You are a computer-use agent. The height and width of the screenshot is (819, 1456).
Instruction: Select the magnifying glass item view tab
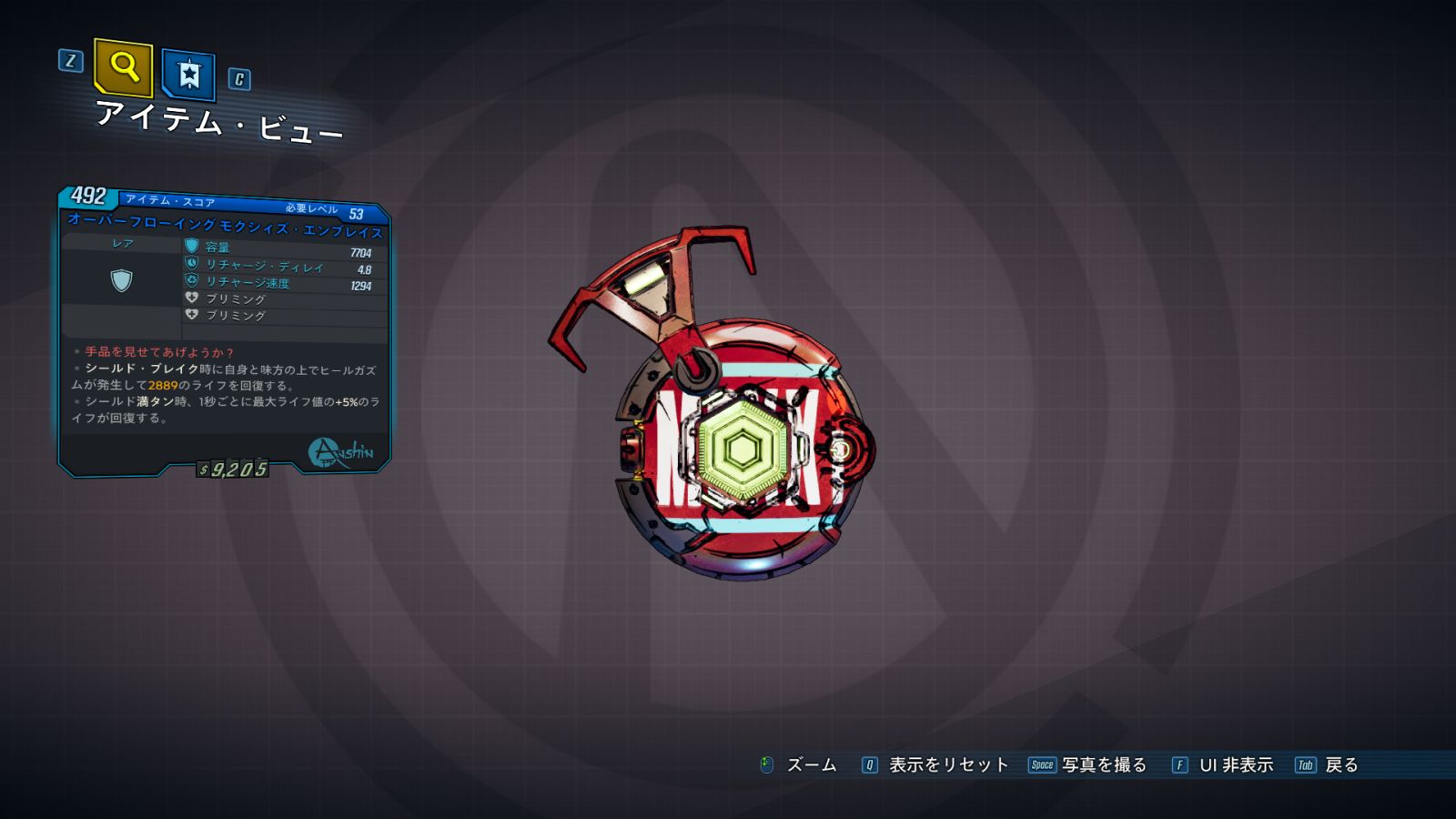[123, 67]
